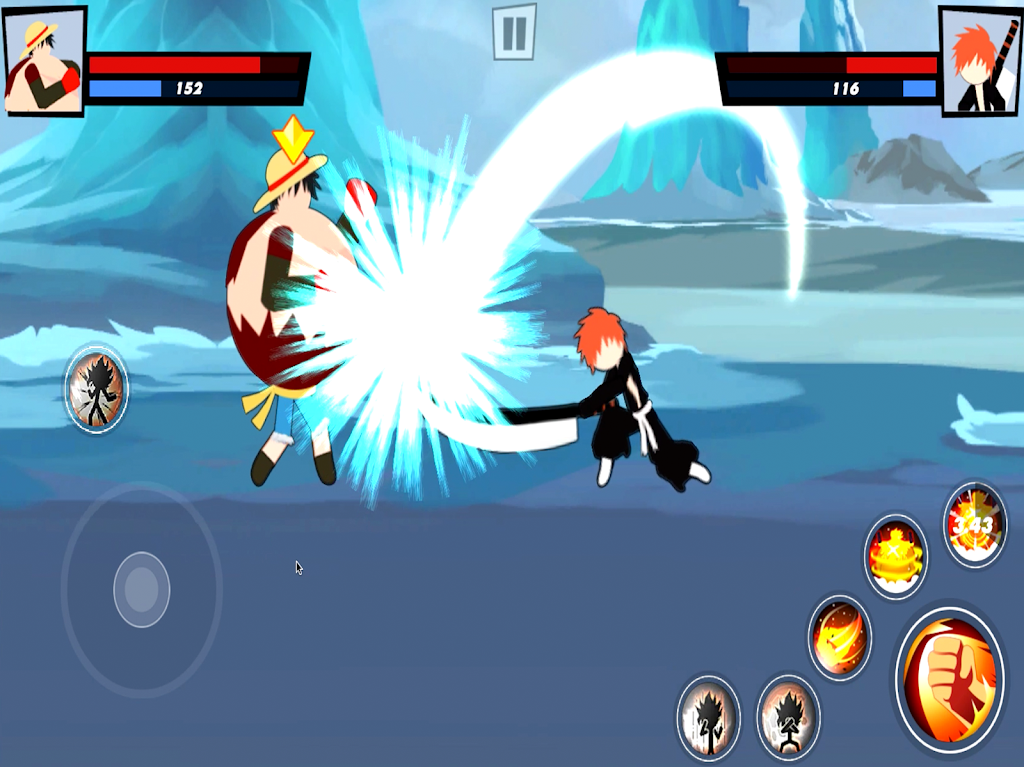Tap the skill showing a 3.43 cooldown
The width and height of the screenshot is (1024, 767).
coord(974,525)
